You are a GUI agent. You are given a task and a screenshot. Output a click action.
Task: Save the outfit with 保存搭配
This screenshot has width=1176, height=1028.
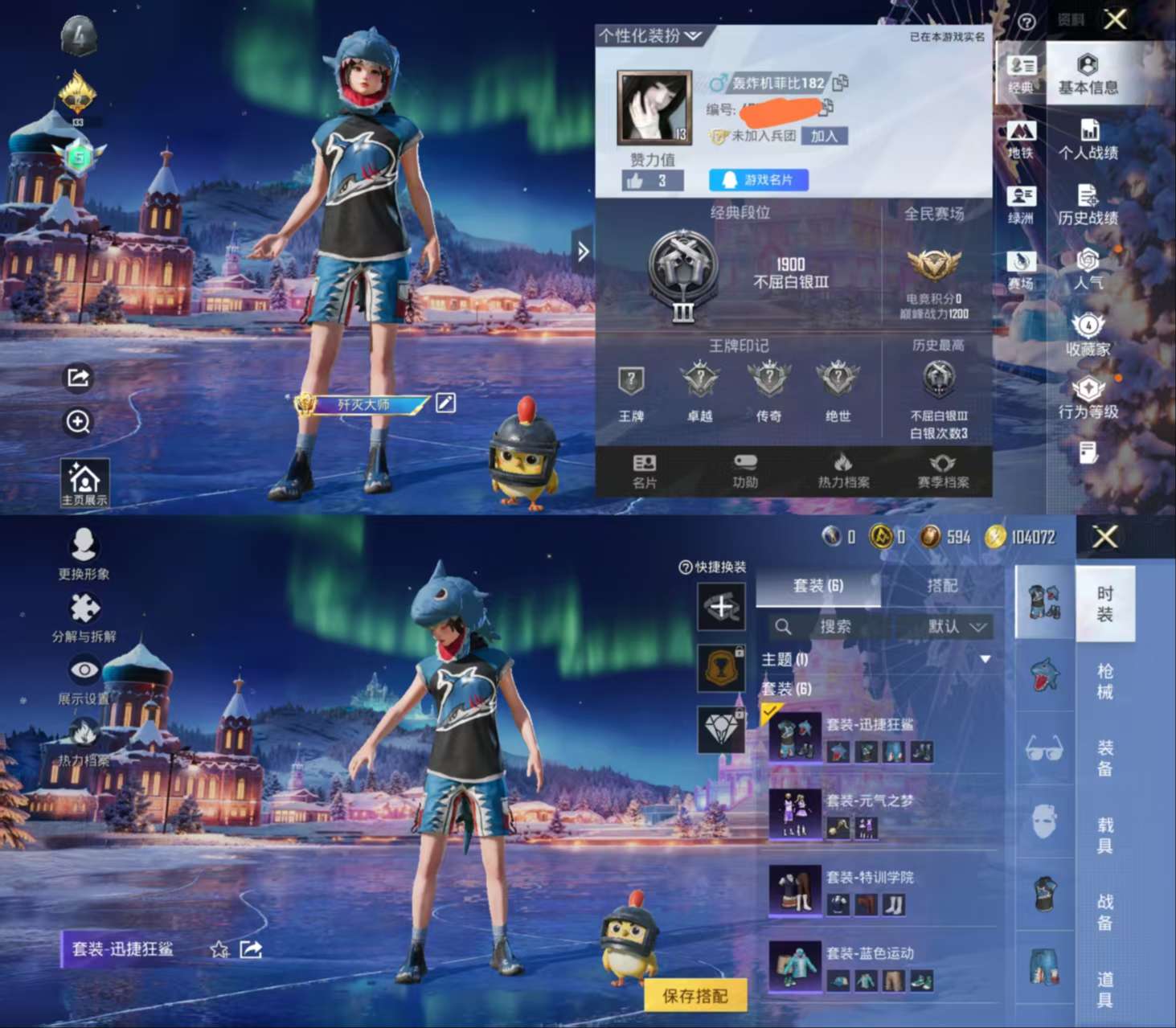click(x=695, y=996)
